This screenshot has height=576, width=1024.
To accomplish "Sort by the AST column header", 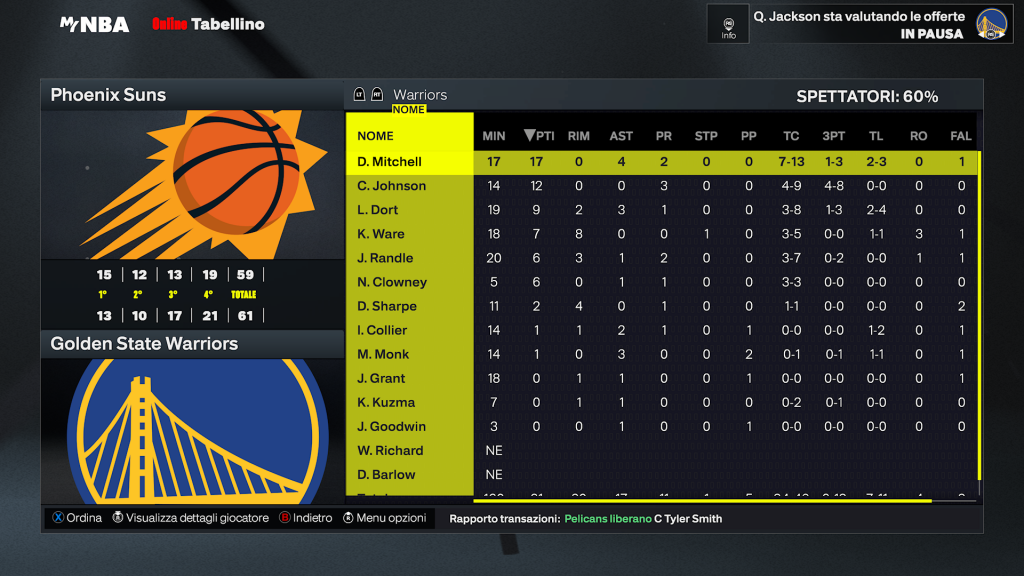I will [x=621, y=136].
